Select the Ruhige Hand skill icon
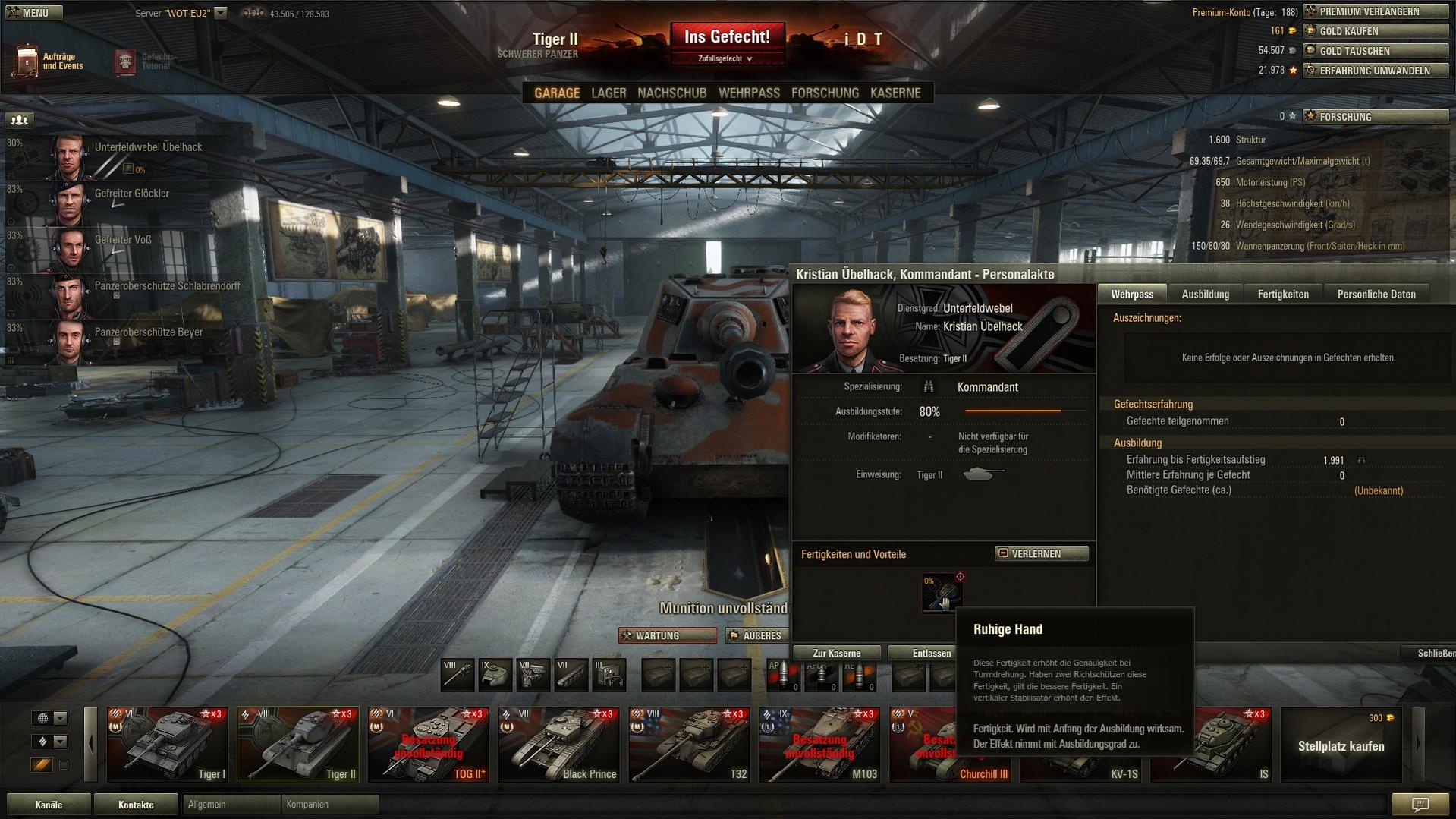 pyautogui.click(x=942, y=592)
